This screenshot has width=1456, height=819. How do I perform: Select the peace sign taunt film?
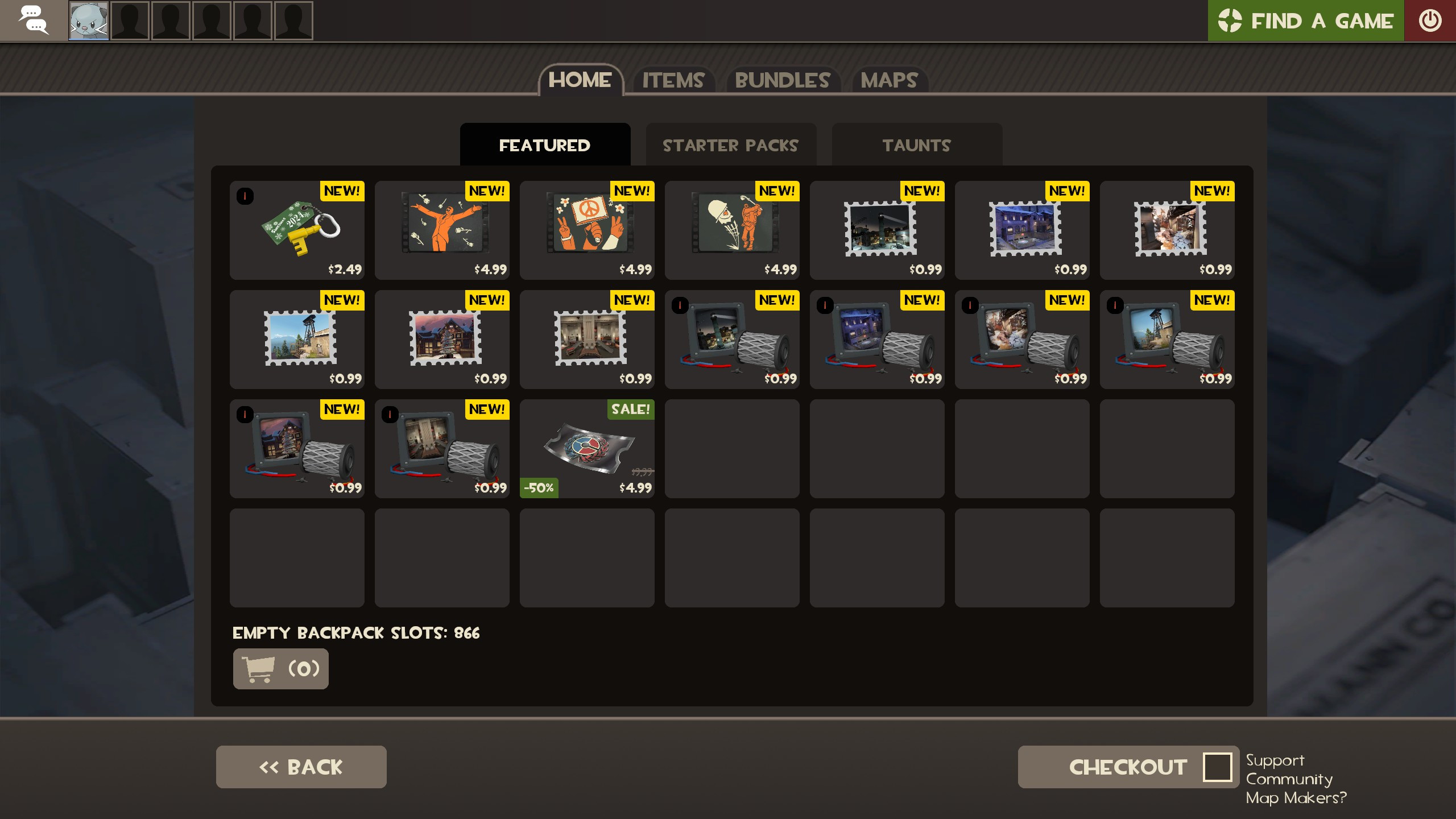point(587,227)
